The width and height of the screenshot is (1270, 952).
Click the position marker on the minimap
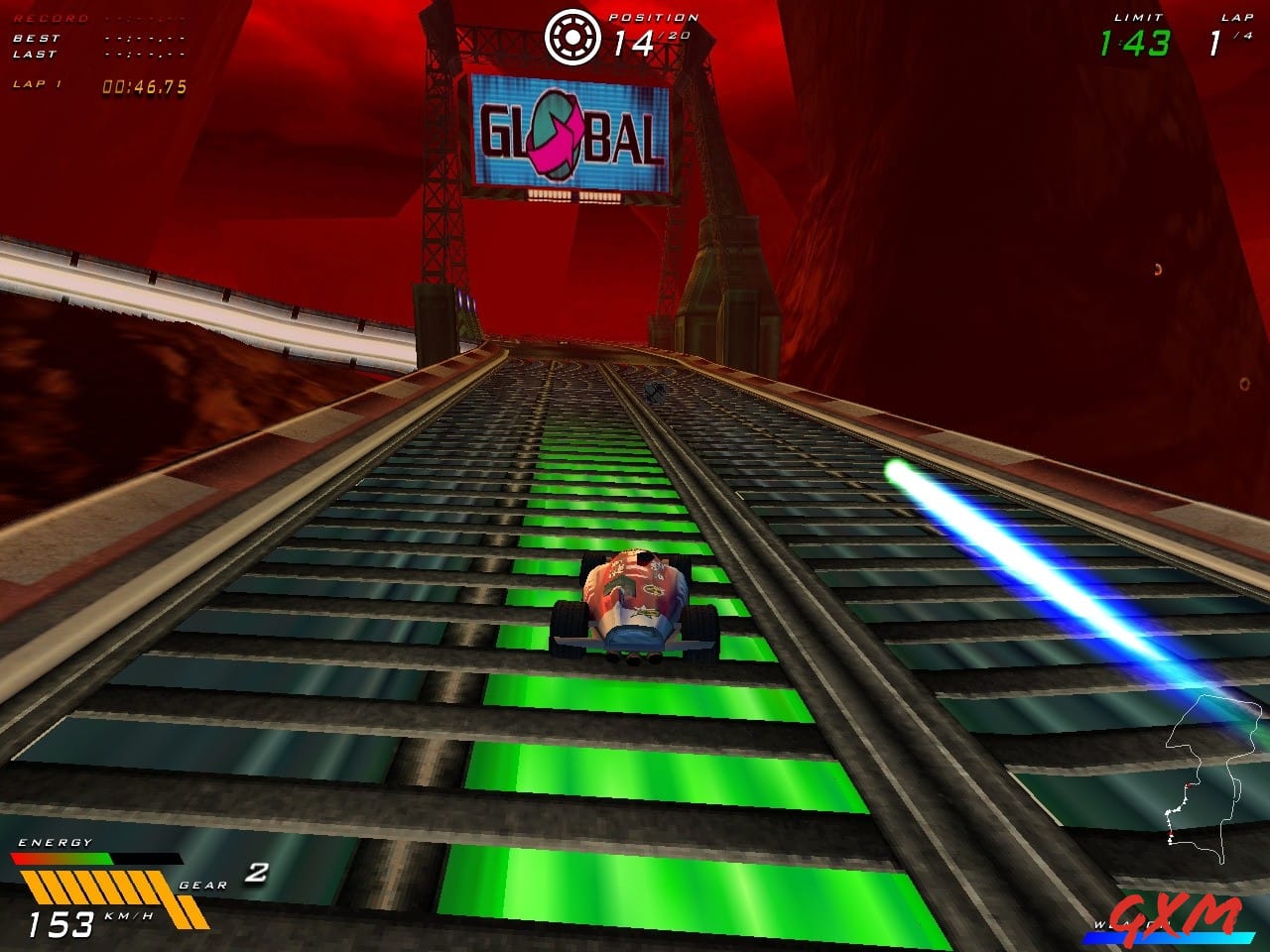[1189, 785]
